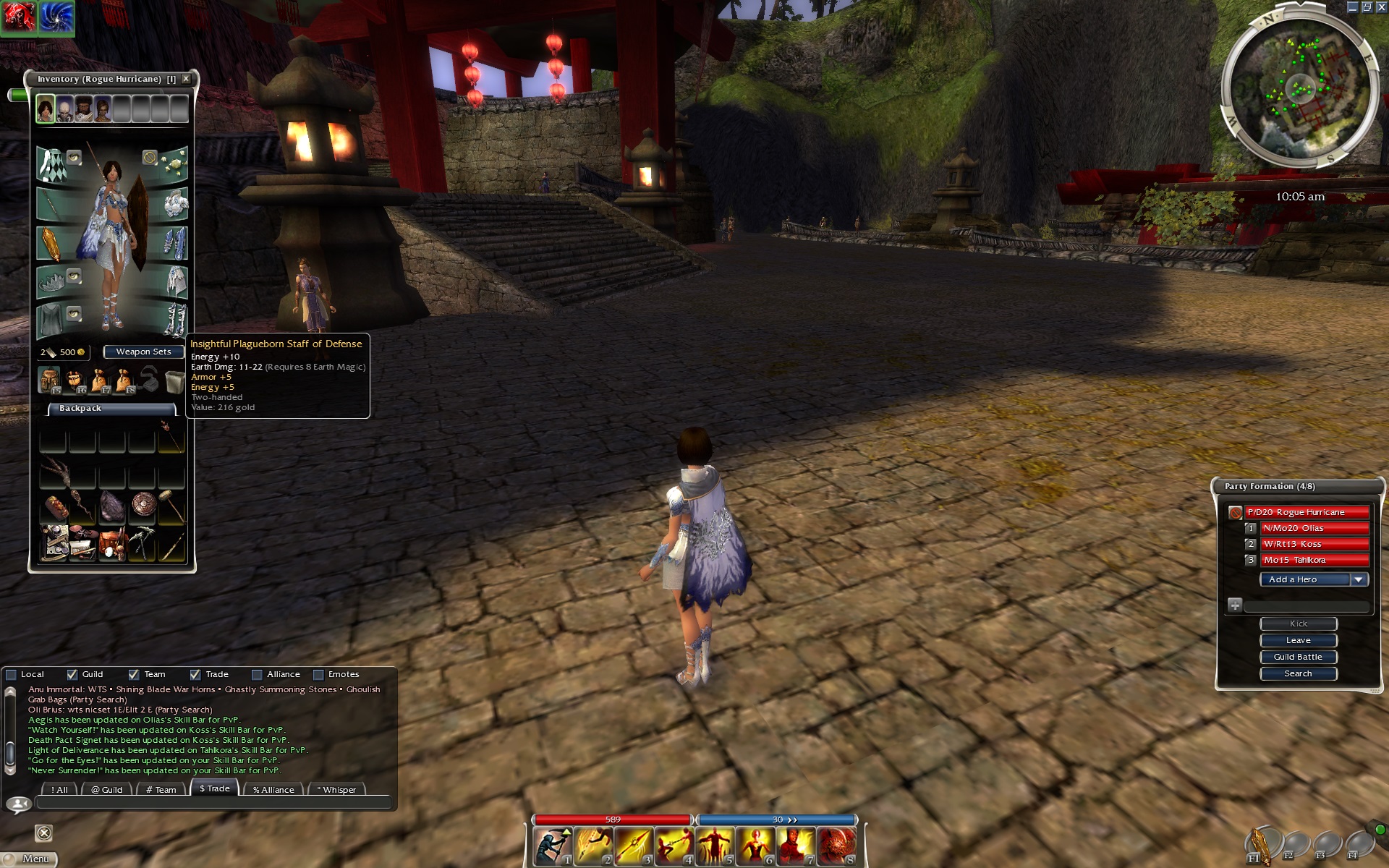Toggle the Emotes chat filter checkbox
1389x868 pixels.
[x=318, y=674]
